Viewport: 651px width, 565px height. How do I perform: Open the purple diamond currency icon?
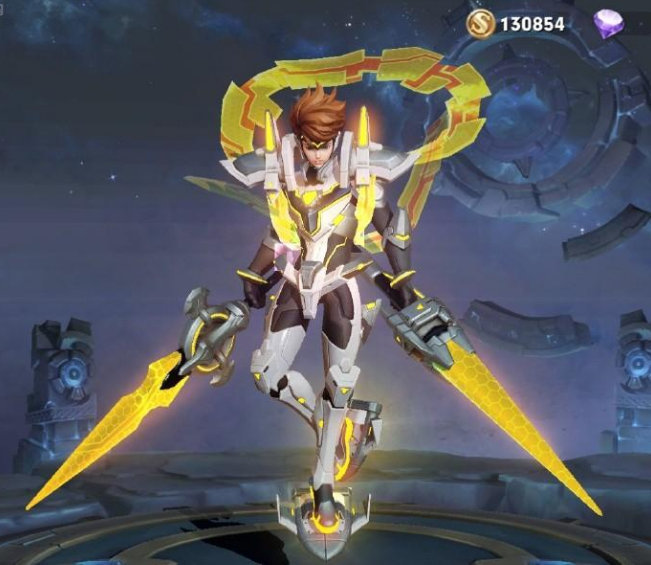tap(609, 23)
